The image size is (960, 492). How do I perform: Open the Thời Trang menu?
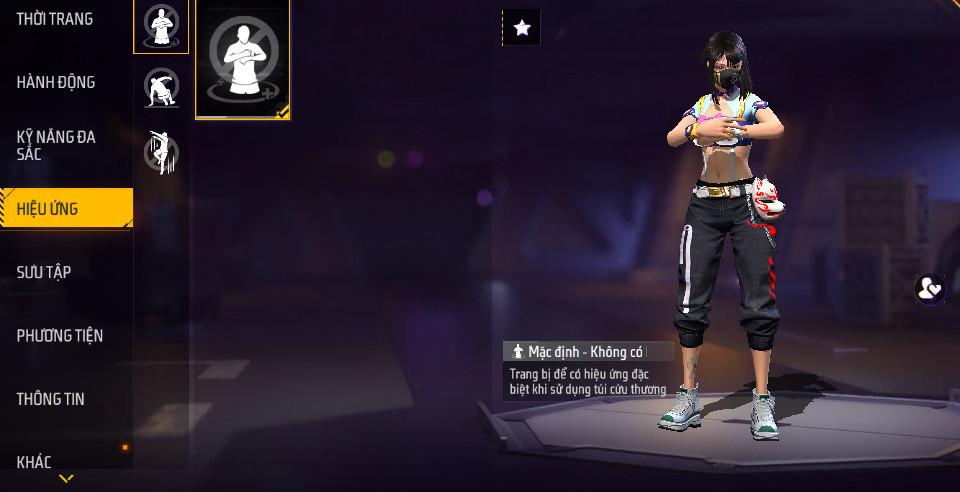(55, 19)
